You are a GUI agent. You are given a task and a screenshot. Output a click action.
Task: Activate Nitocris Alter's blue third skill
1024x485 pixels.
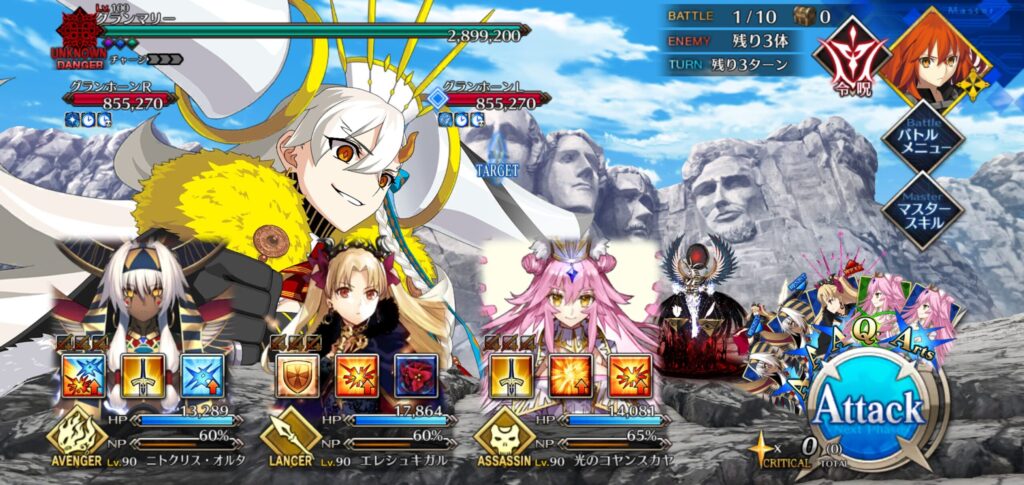(203, 376)
